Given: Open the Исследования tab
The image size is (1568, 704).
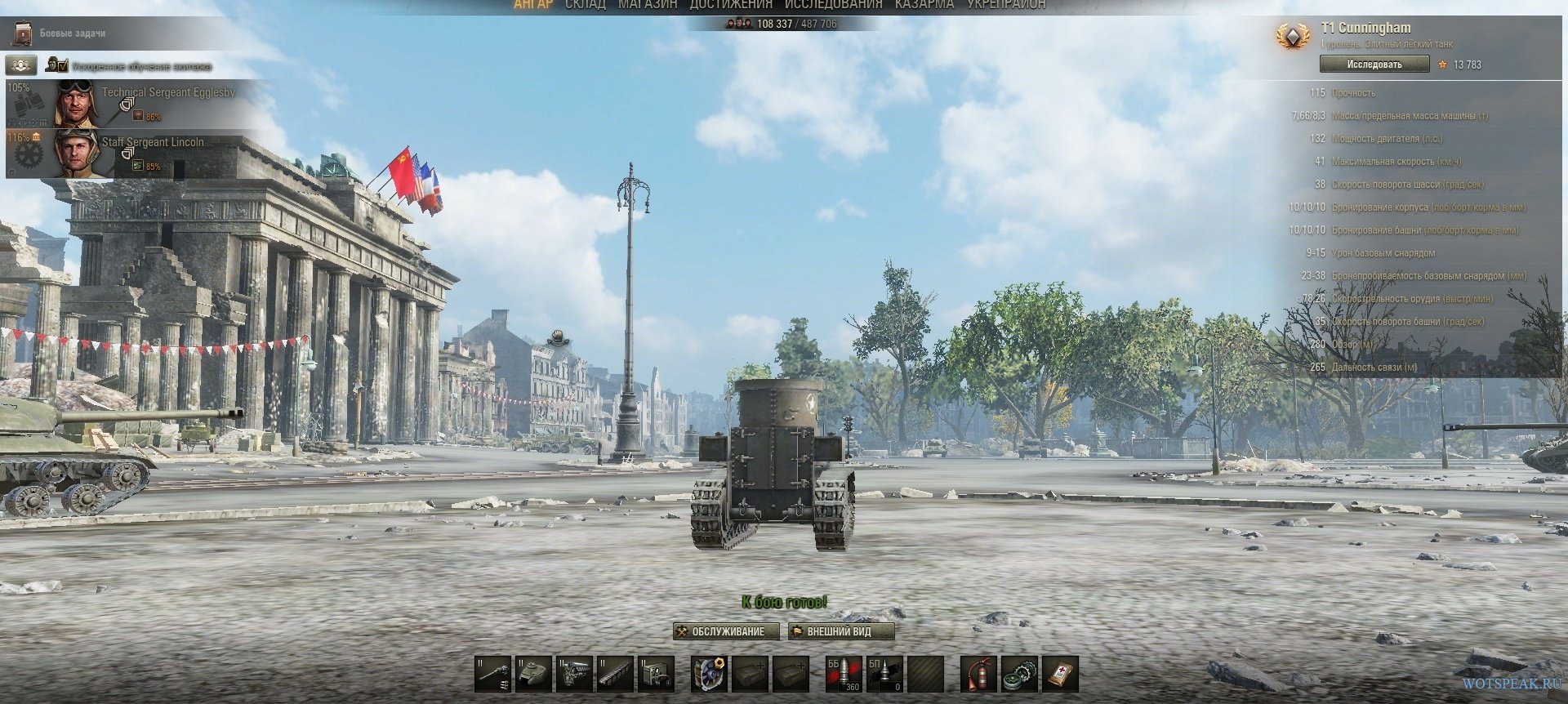Looking at the screenshot, I should click(833, 5).
